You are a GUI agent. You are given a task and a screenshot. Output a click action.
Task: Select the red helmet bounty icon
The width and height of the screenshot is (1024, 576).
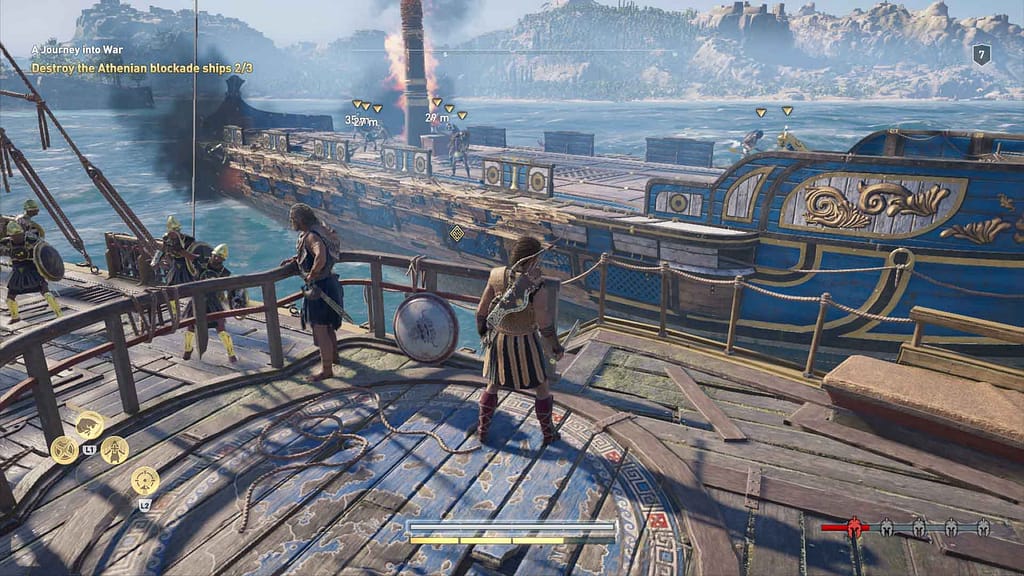click(x=856, y=526)
